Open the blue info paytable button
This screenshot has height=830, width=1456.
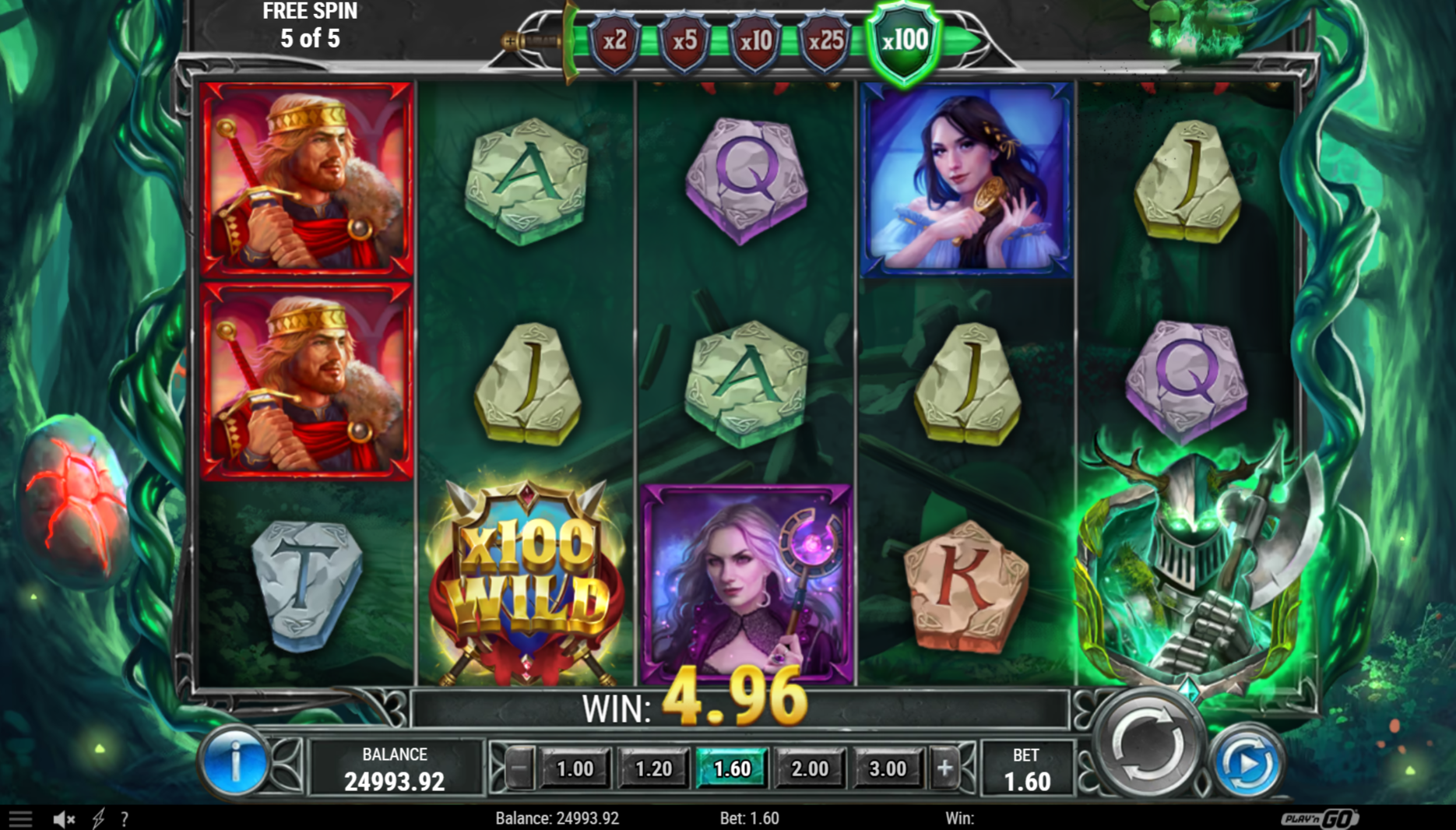(x=234, y=762)
